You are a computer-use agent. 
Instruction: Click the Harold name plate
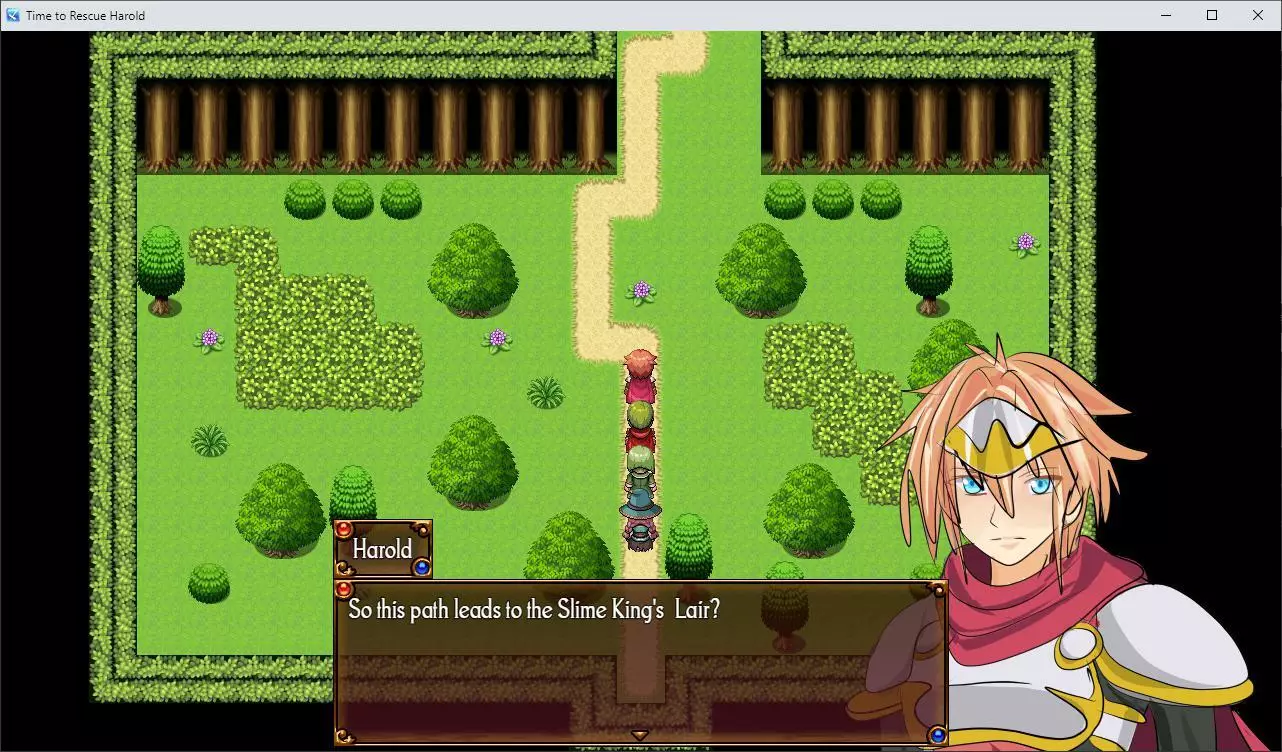point(381,549)
